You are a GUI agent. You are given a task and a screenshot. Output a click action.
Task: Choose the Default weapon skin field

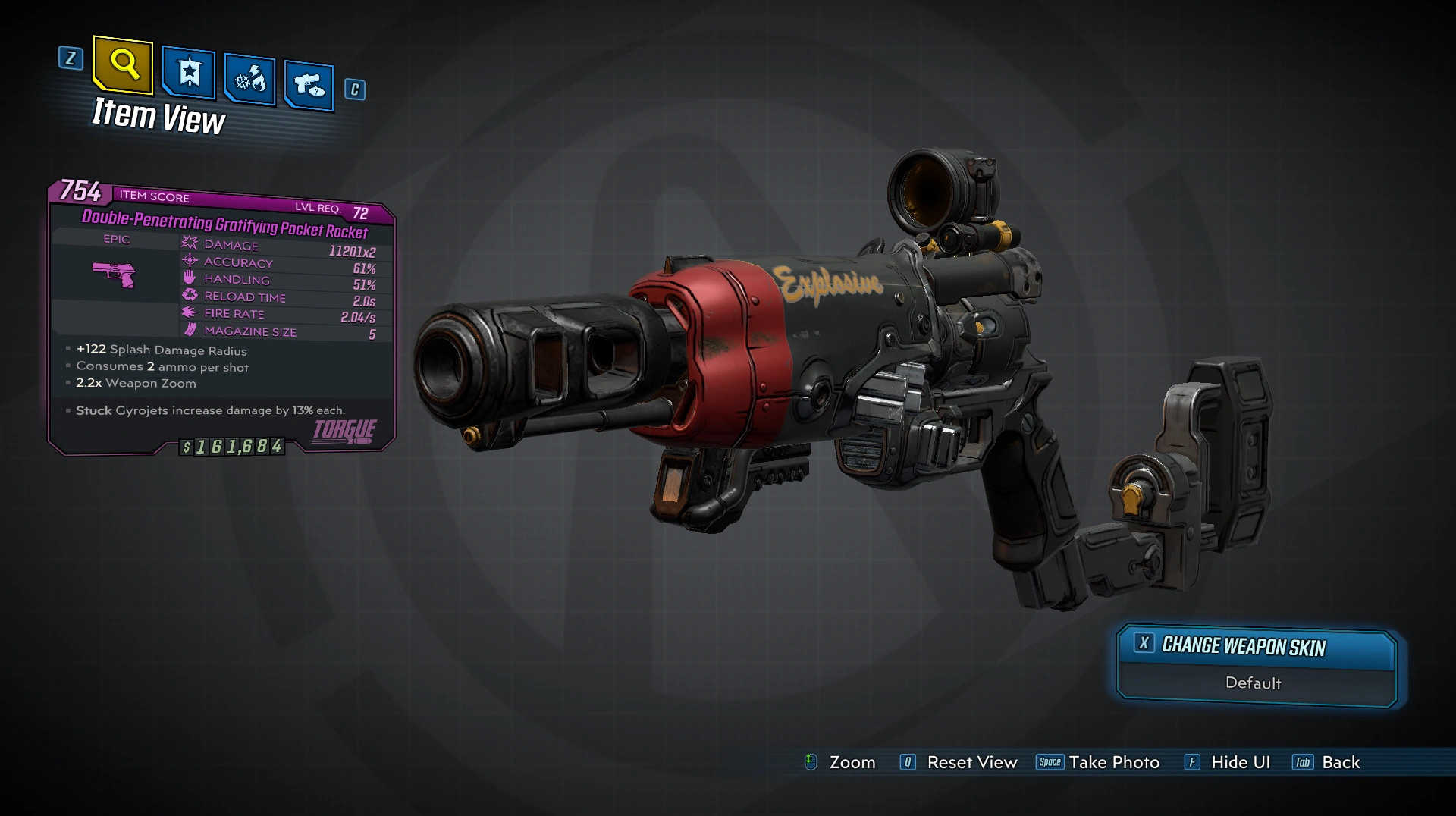pos(1253,683)
